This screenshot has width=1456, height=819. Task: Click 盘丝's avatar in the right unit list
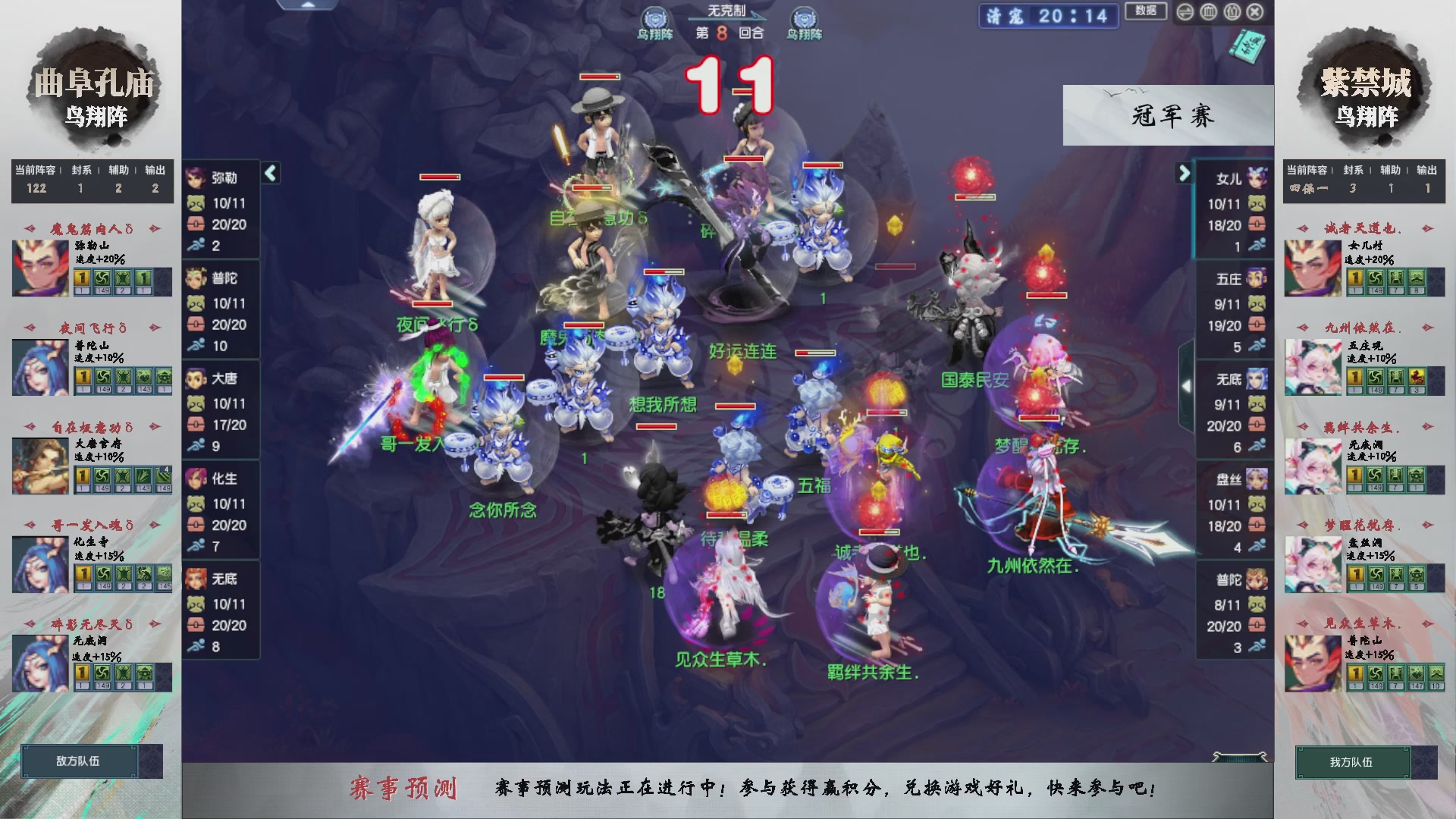[x=1255, y=478]
